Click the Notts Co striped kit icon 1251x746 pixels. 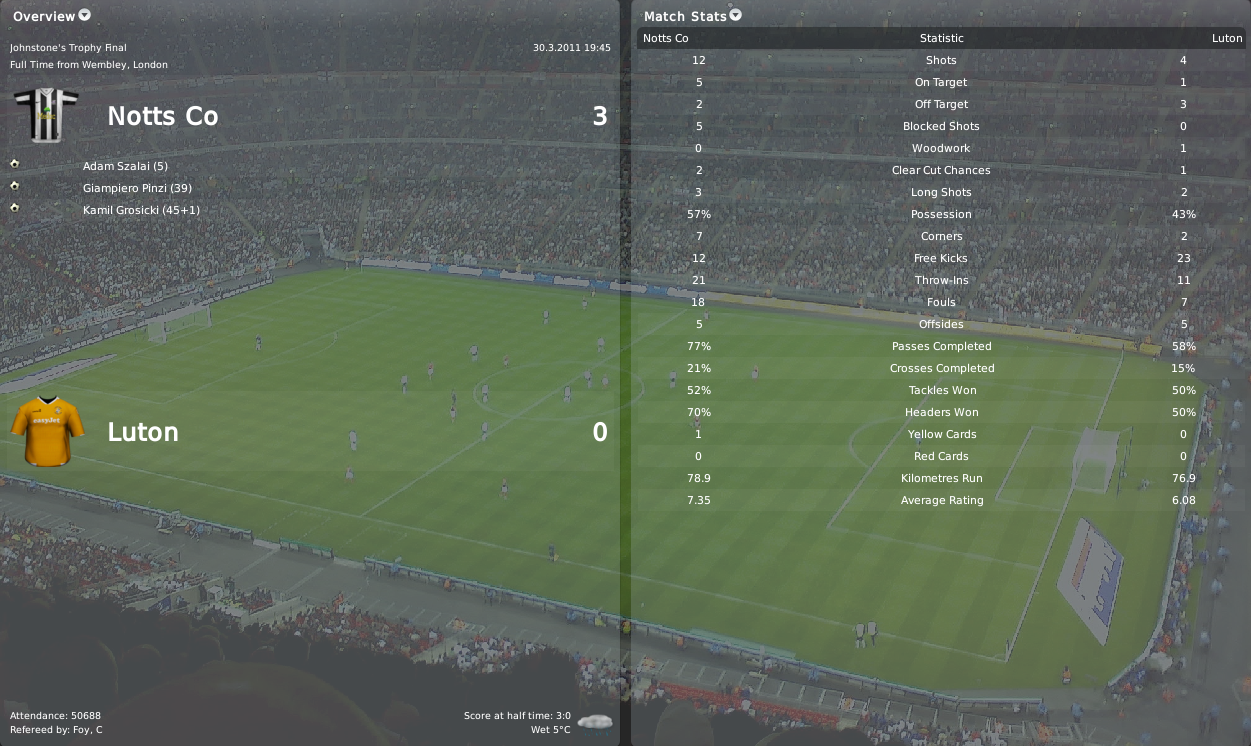[46, 115]
